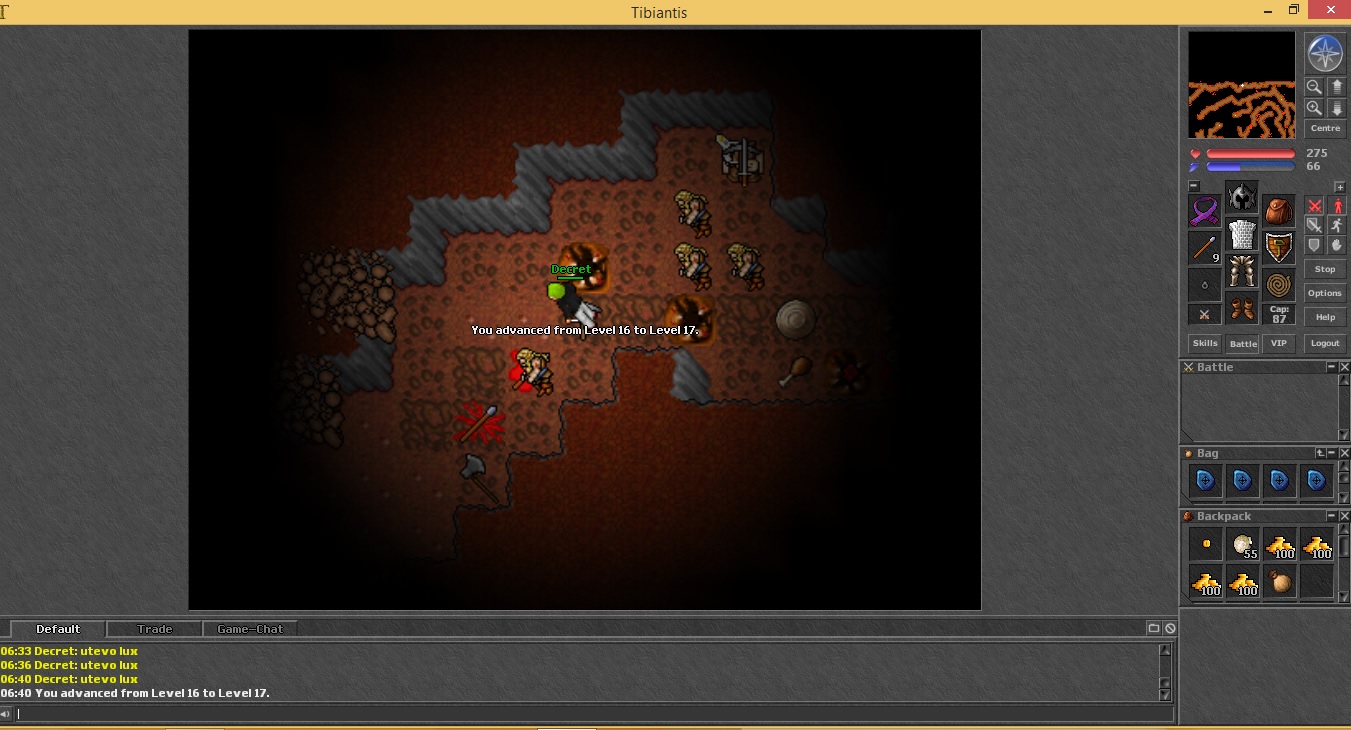1351x730 pixels.
Task: Close the Tibiantis game window
Action: tap(1327, 10)
